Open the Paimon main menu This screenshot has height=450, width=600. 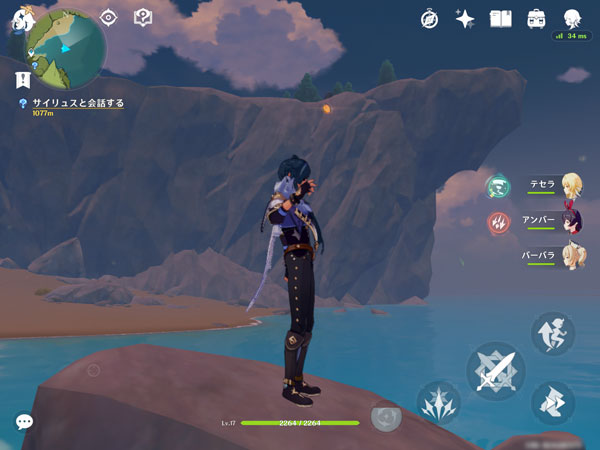point(21,17)
